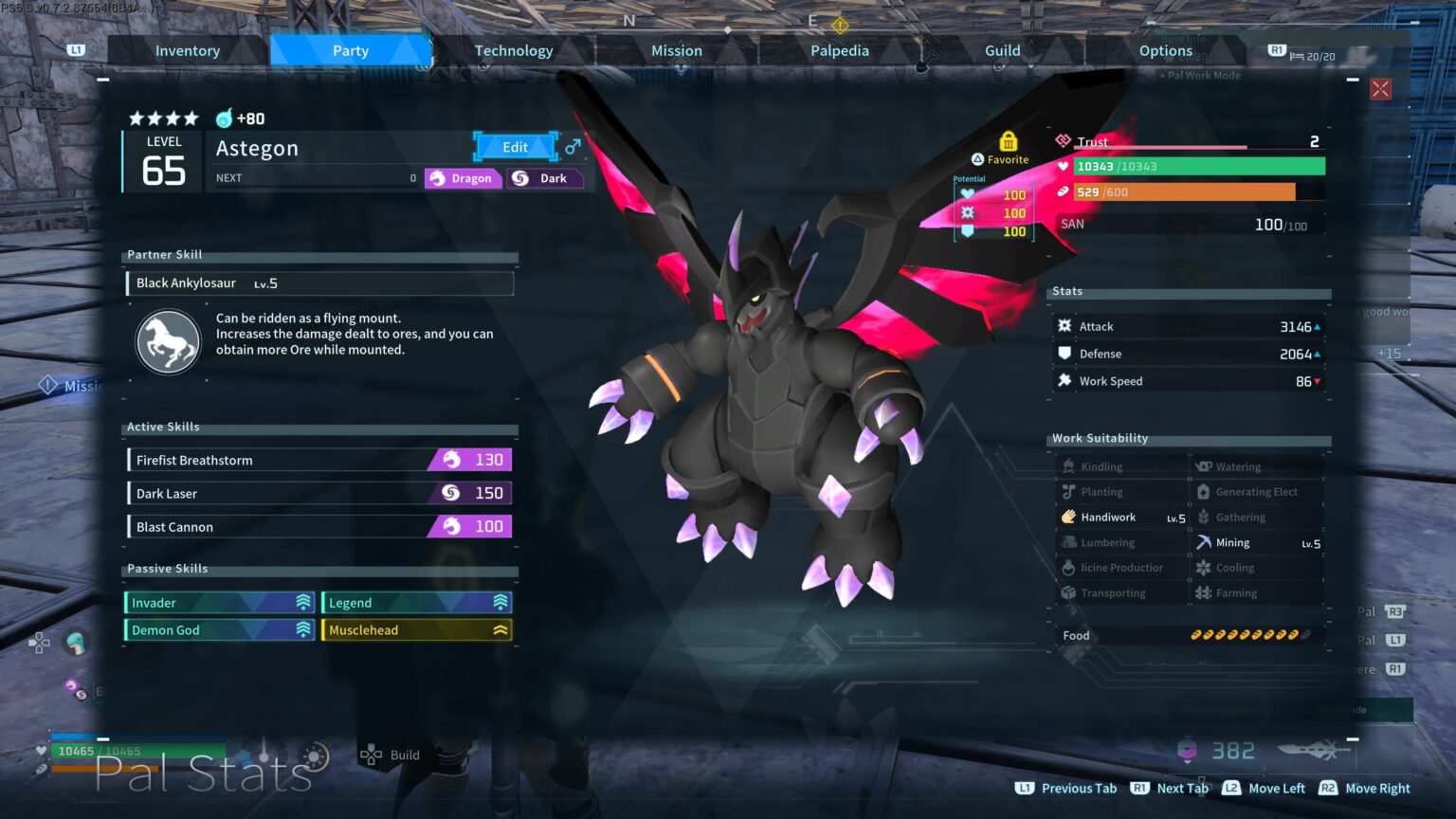The height and width of the screenshot is (819, 1456).
Task: Toggle the Favorite lock icon
Action: [1008, 142]
